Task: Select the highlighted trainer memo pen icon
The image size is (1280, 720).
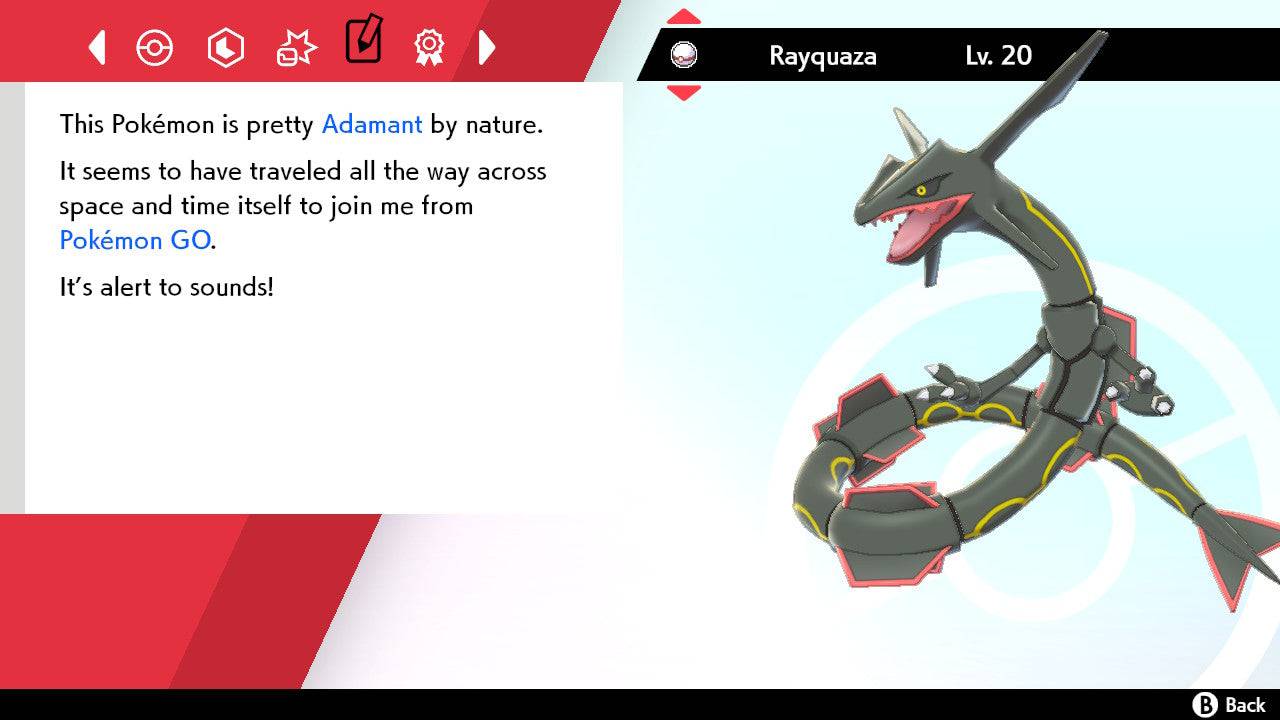Action: coord(363,42)
